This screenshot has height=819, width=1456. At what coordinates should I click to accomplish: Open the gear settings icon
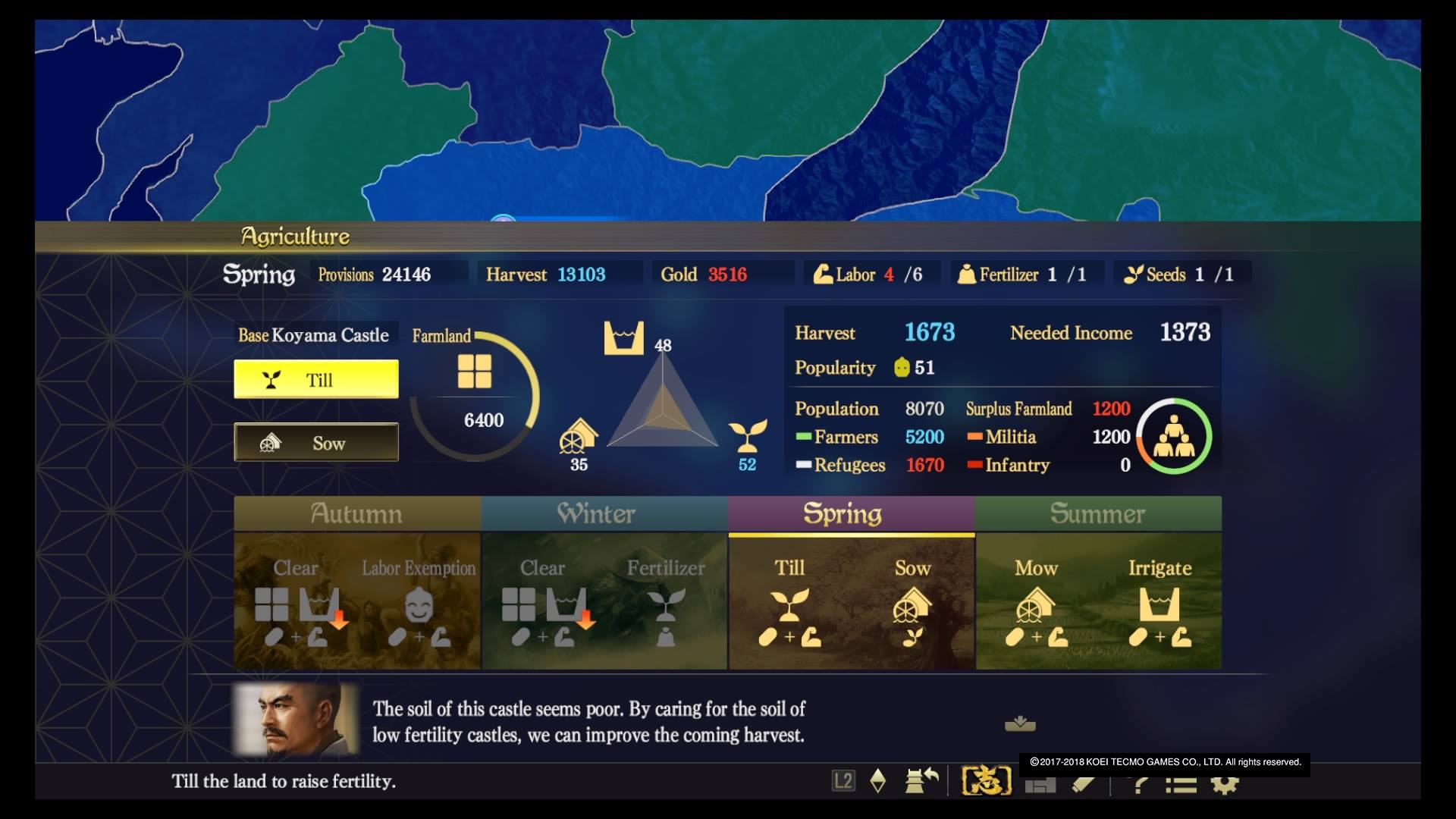(x=1225, y=784)
